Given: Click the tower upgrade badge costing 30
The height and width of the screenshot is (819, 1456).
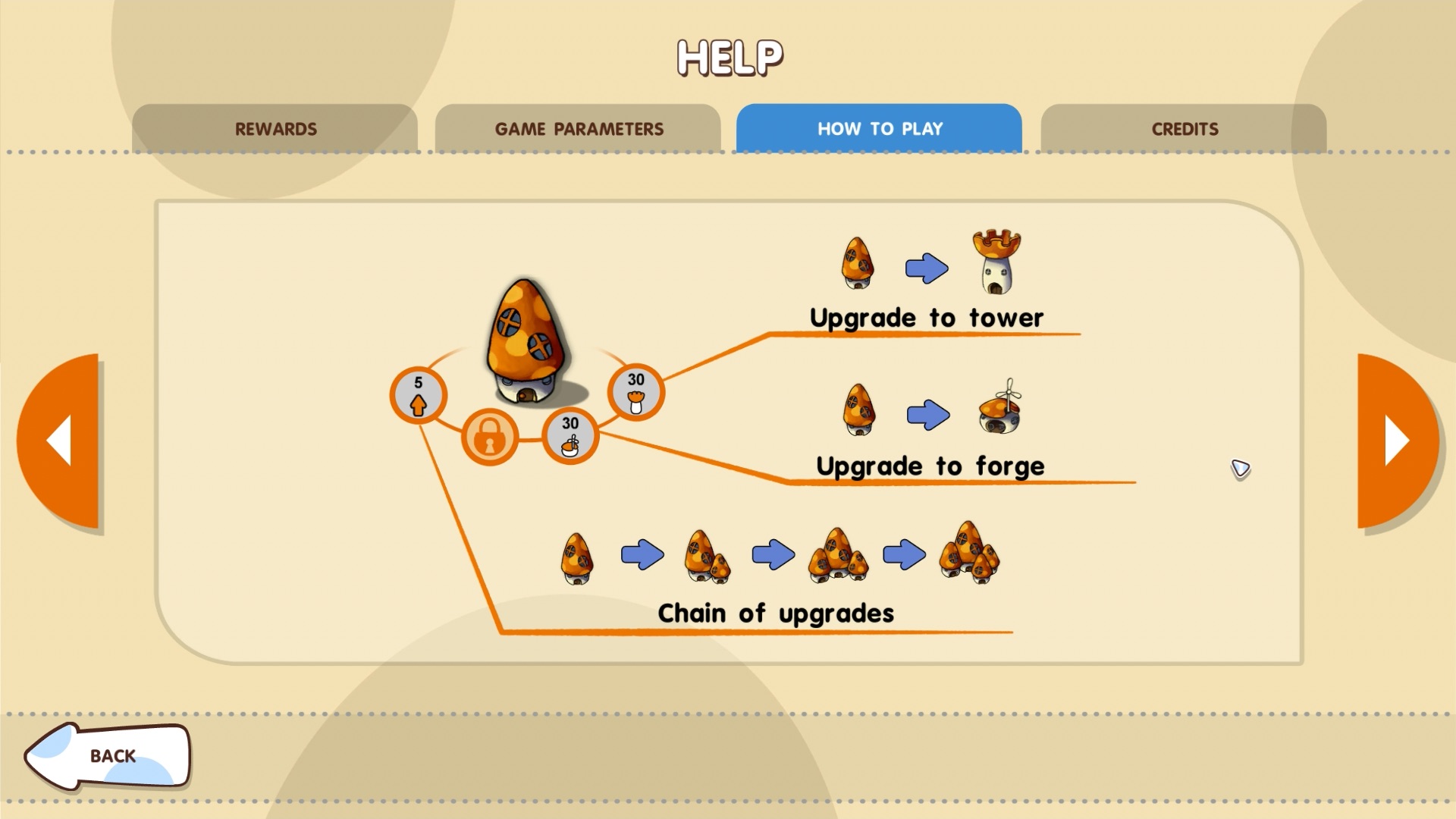Looking at the screenshot, I should (x=635, y=390).
